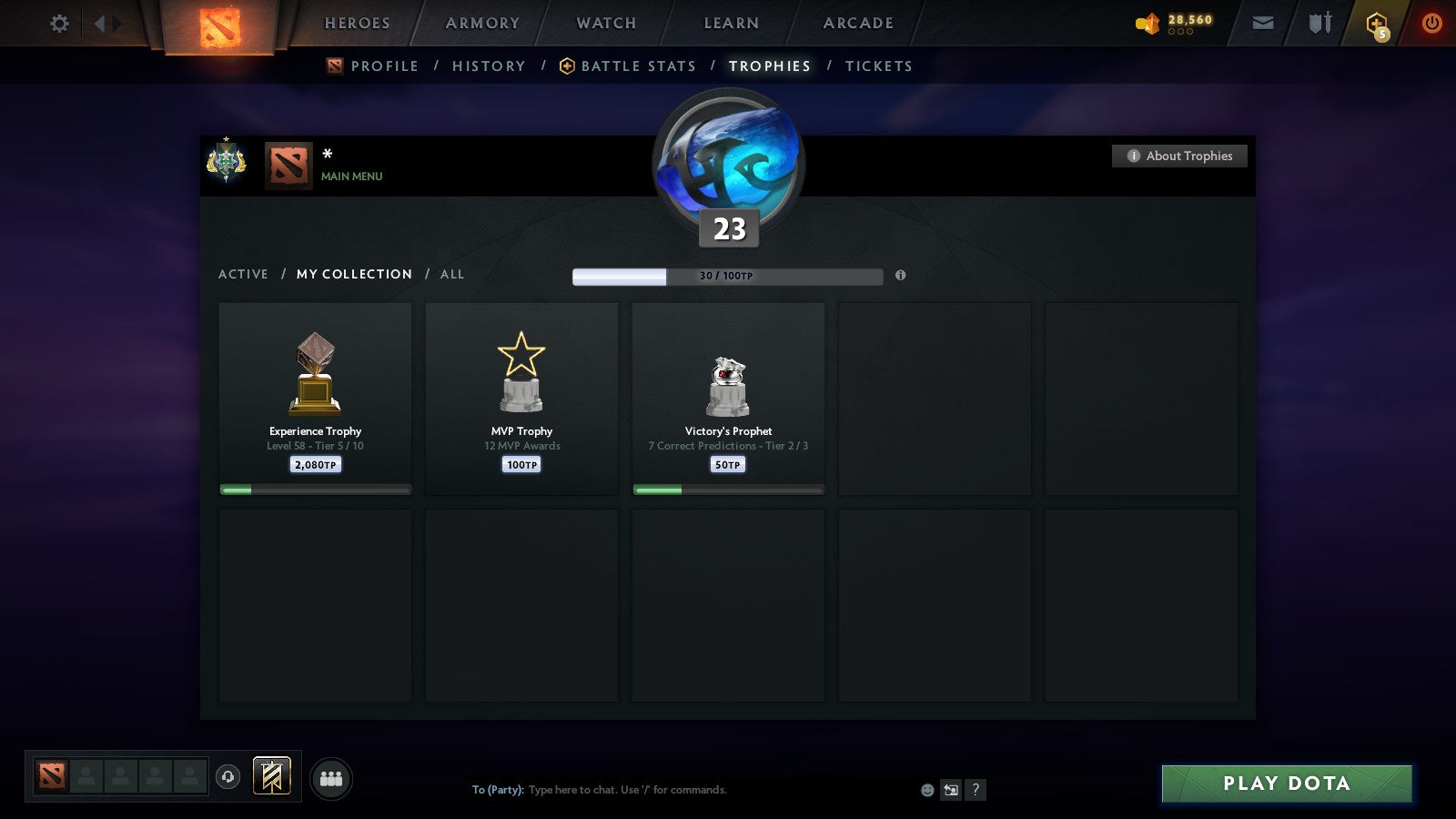The height and width of the screenshot is (819, 1456).
Task: Click the 30/100TP progress bar
Action: click(x=726, y=276)
